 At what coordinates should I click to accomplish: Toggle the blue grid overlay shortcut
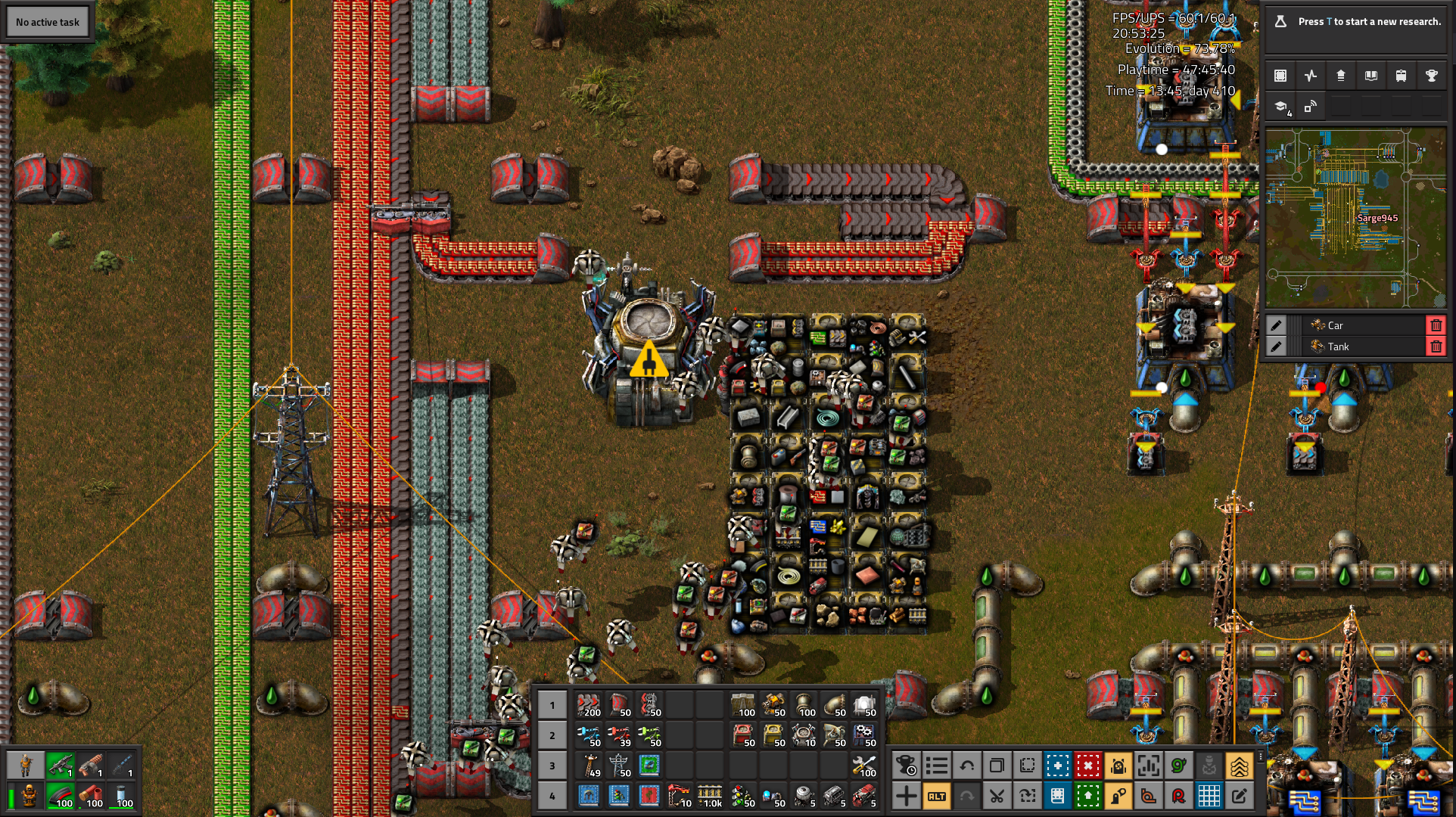point(1209,796)
